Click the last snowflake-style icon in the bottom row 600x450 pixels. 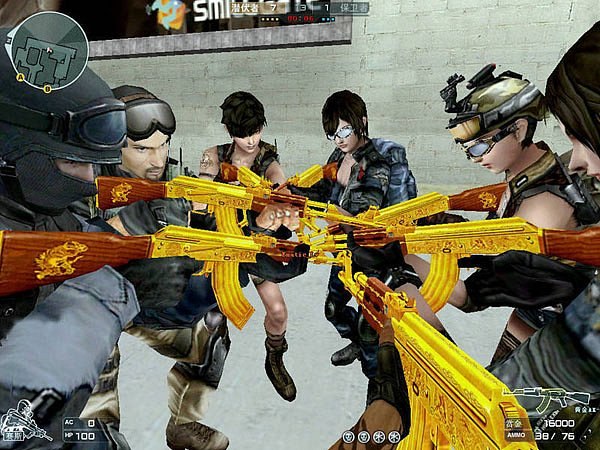tap(395, 437)
